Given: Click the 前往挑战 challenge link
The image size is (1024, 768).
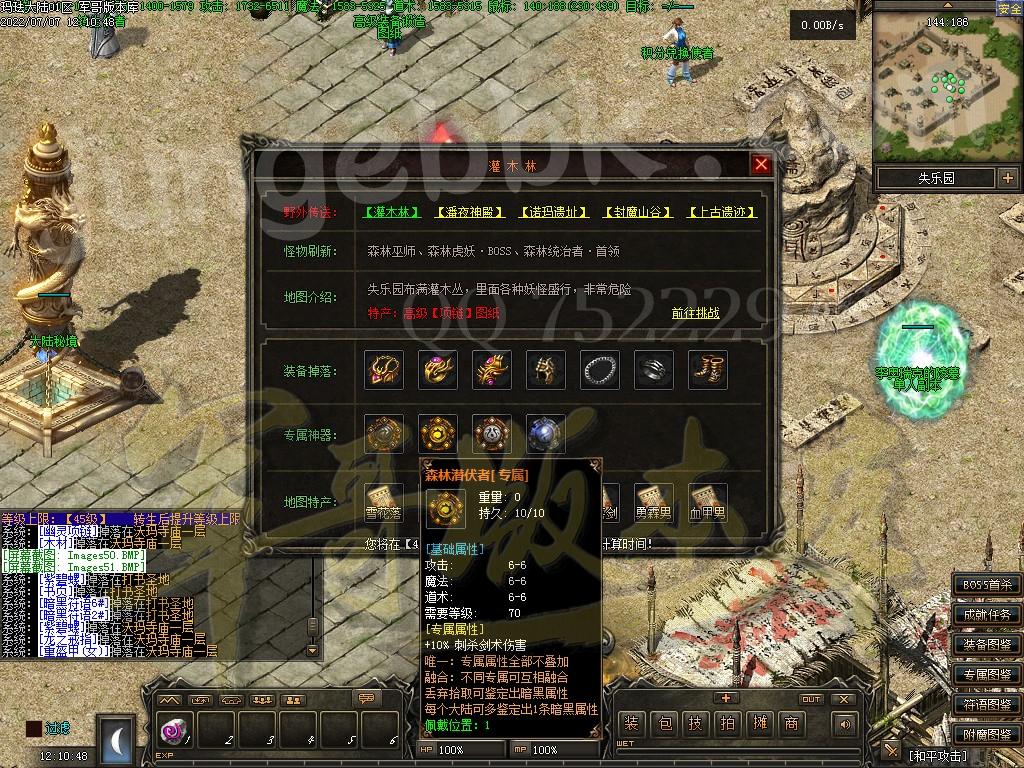Looking at the screenshot, I should coord(695,313).
